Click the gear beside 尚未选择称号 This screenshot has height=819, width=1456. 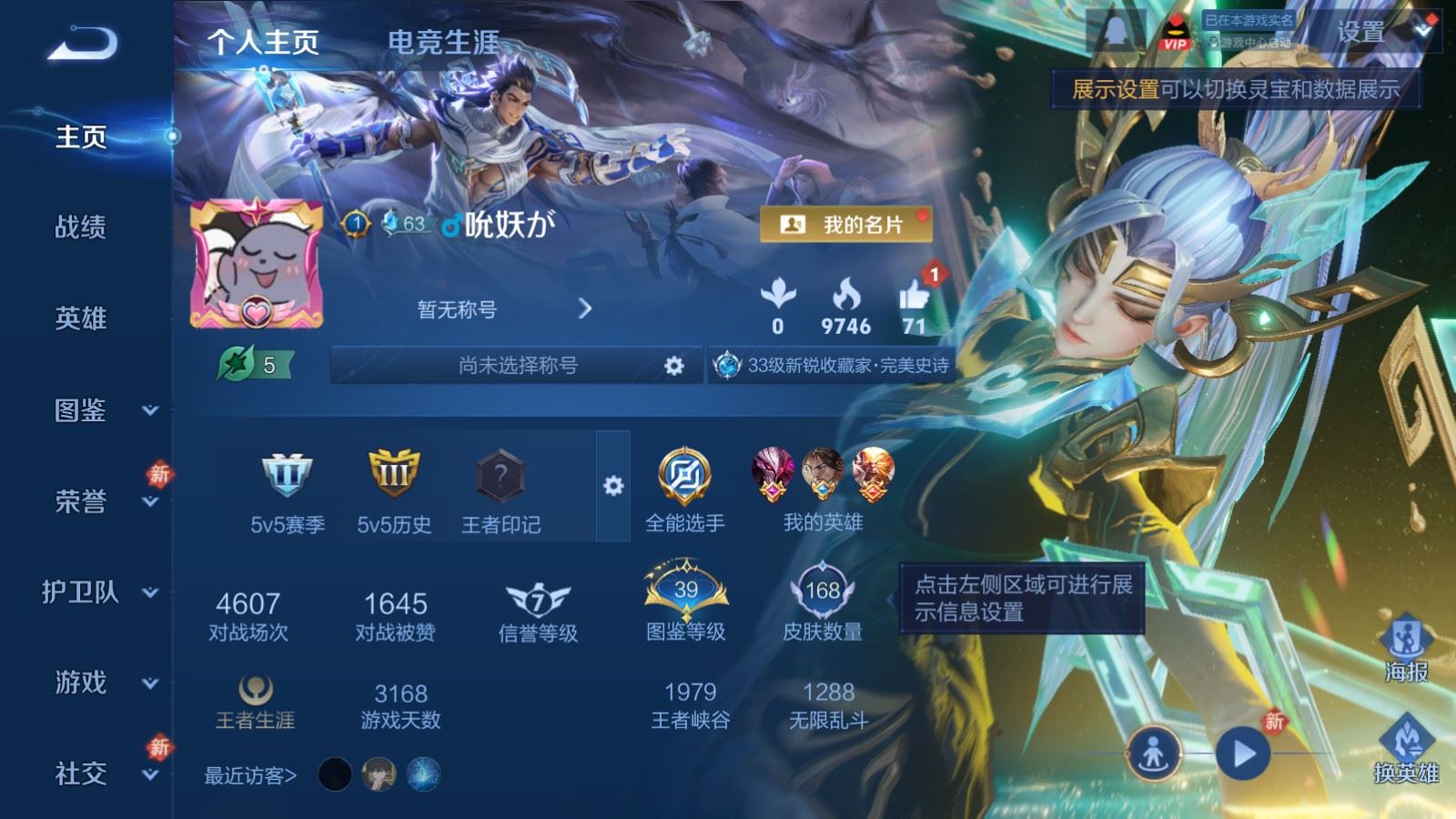coord(673,364)
